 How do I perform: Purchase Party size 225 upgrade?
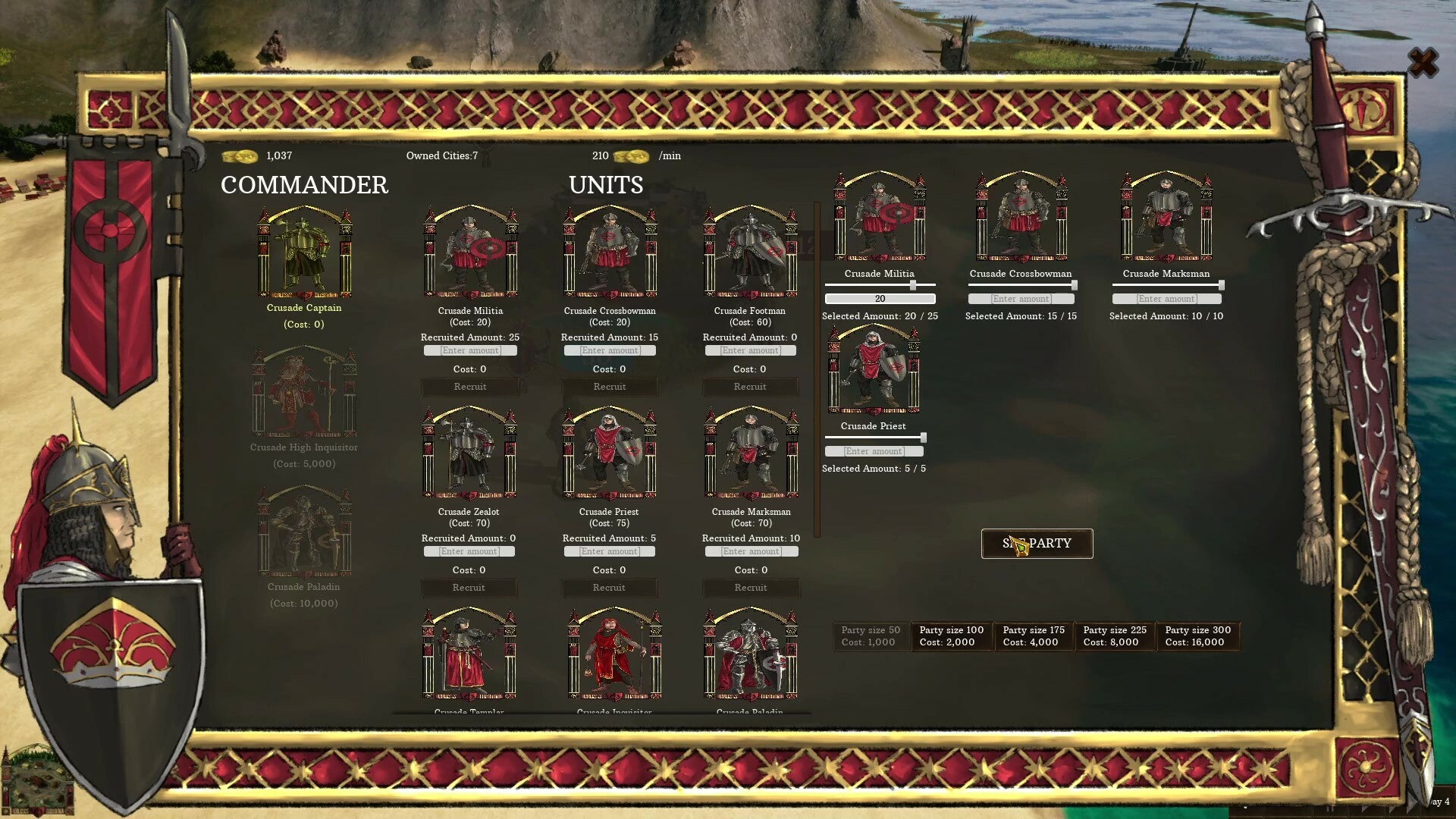1115,636
